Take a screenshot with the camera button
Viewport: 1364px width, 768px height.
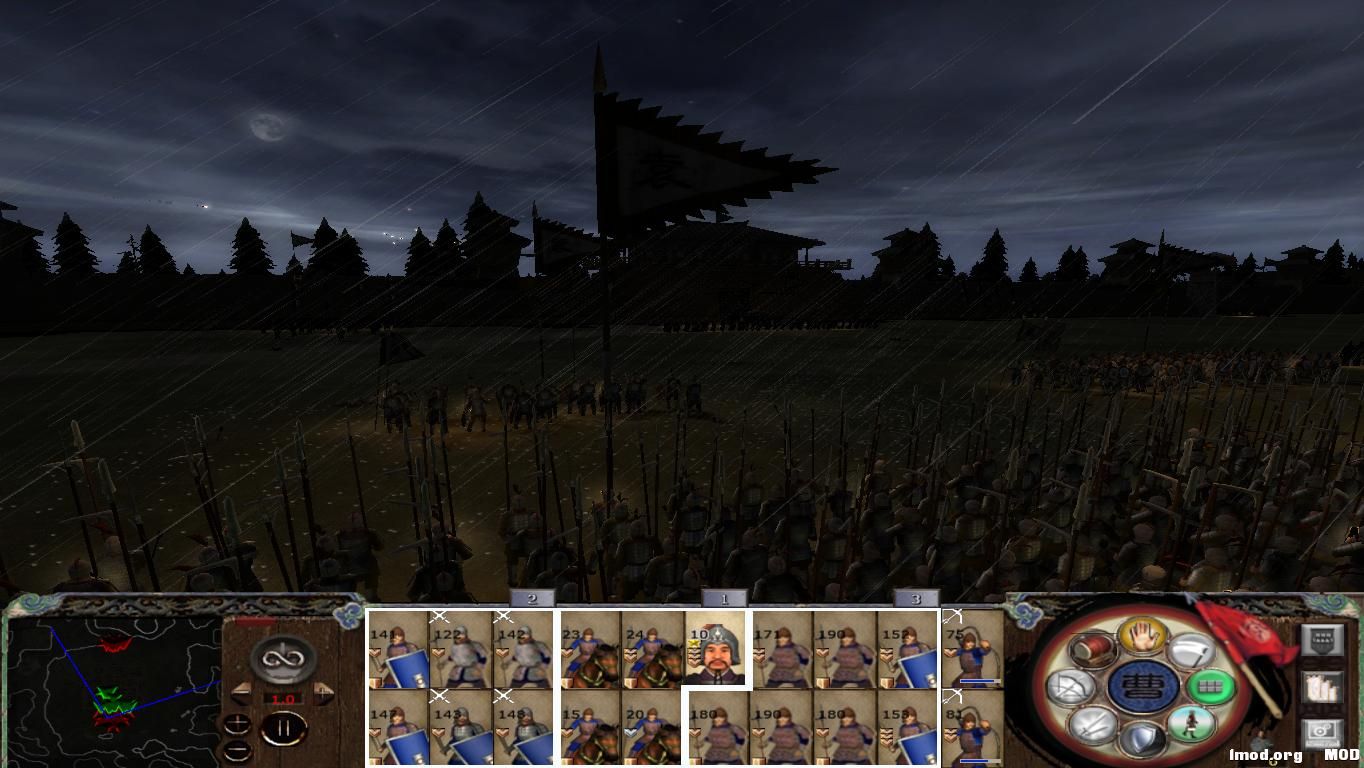click(x=1323, y=731)
